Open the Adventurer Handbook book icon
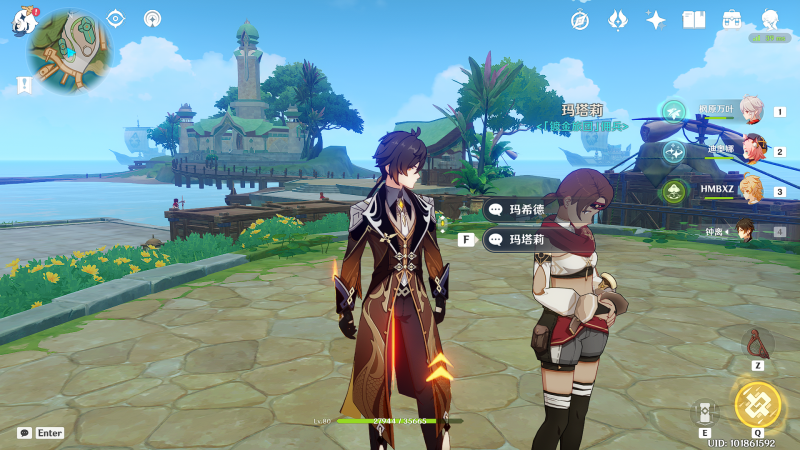800x450 pixels. click(x=694, y=20)
